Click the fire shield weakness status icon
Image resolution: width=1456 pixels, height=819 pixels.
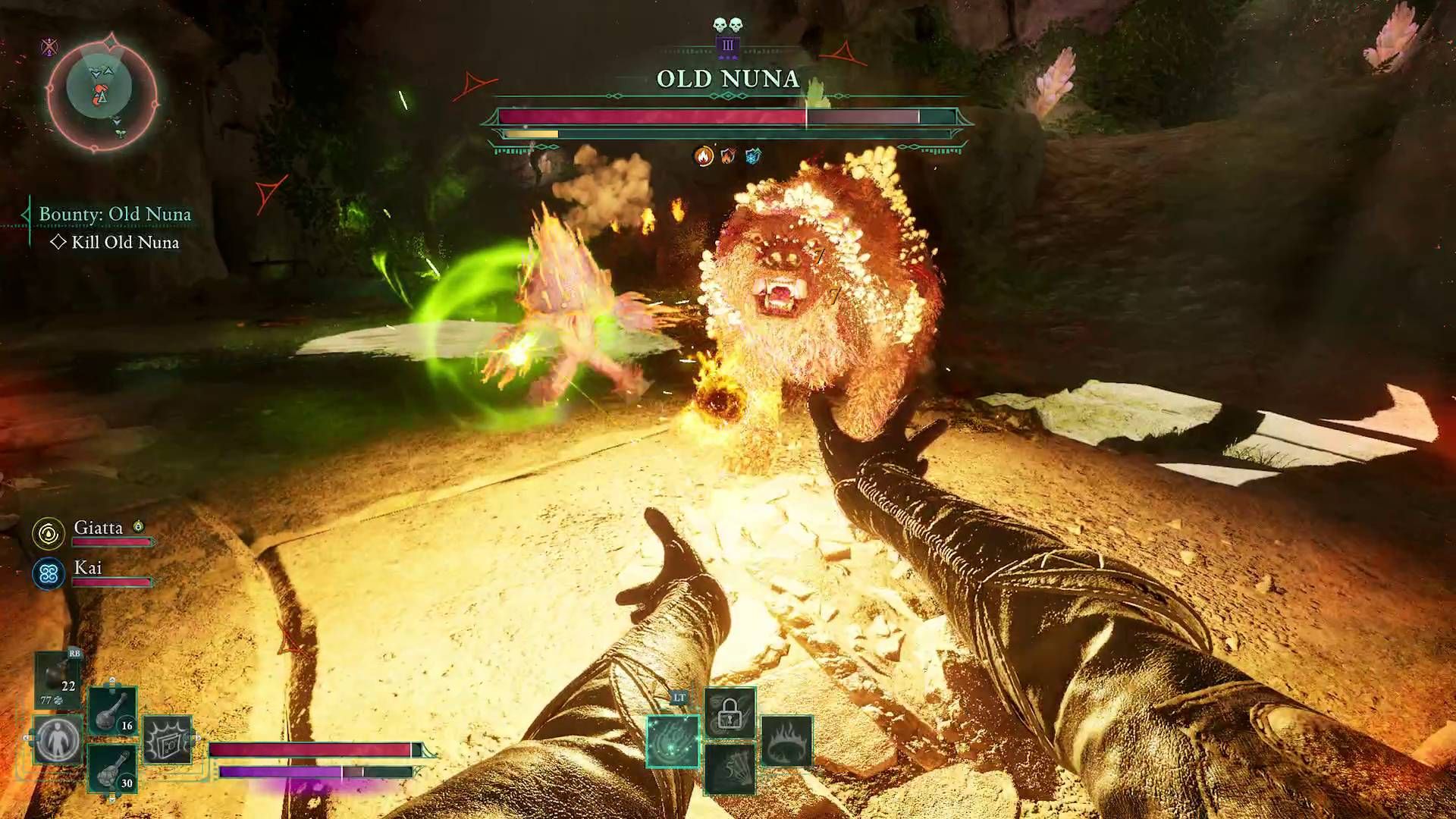(x=728, y=156)
